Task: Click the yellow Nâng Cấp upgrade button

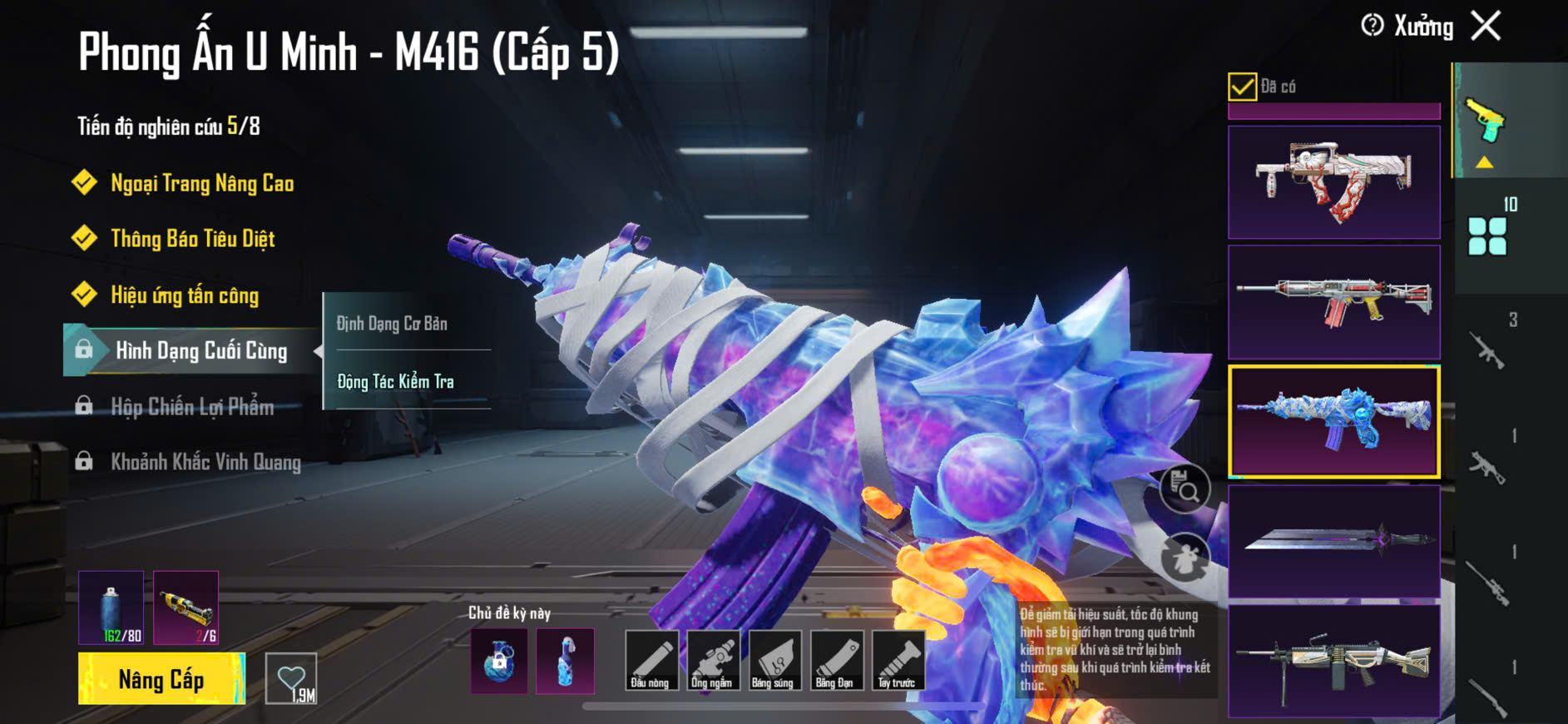Action: click(x=161, y=679)
